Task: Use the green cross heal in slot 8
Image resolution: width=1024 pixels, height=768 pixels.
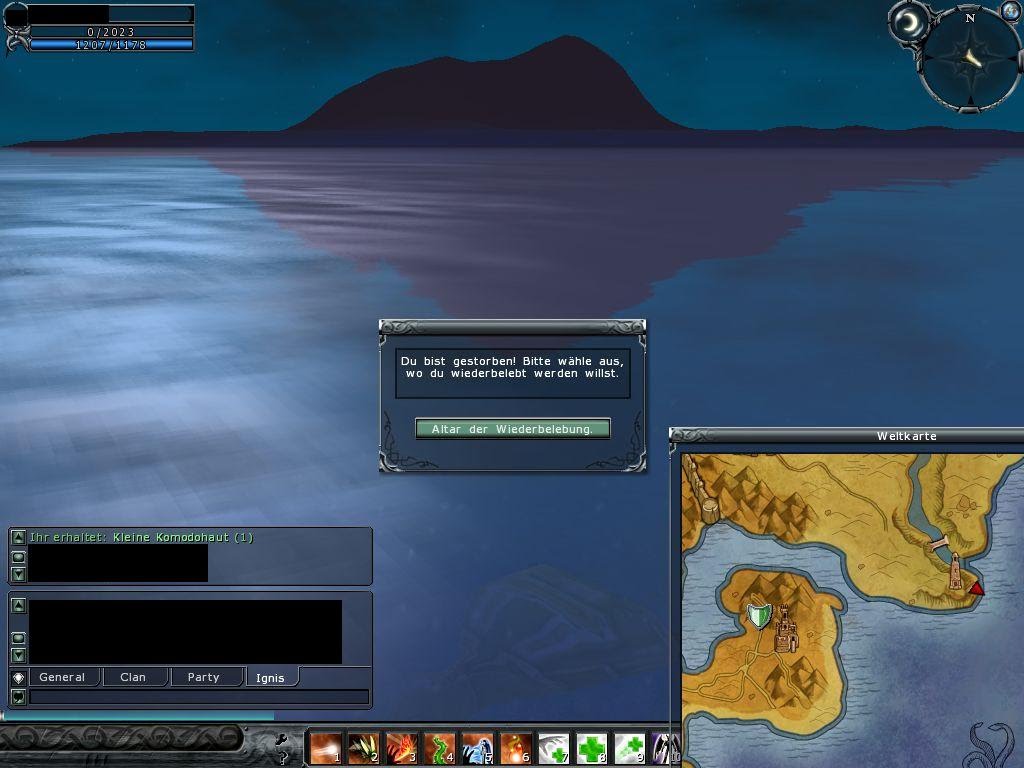Action: point(591,748)
